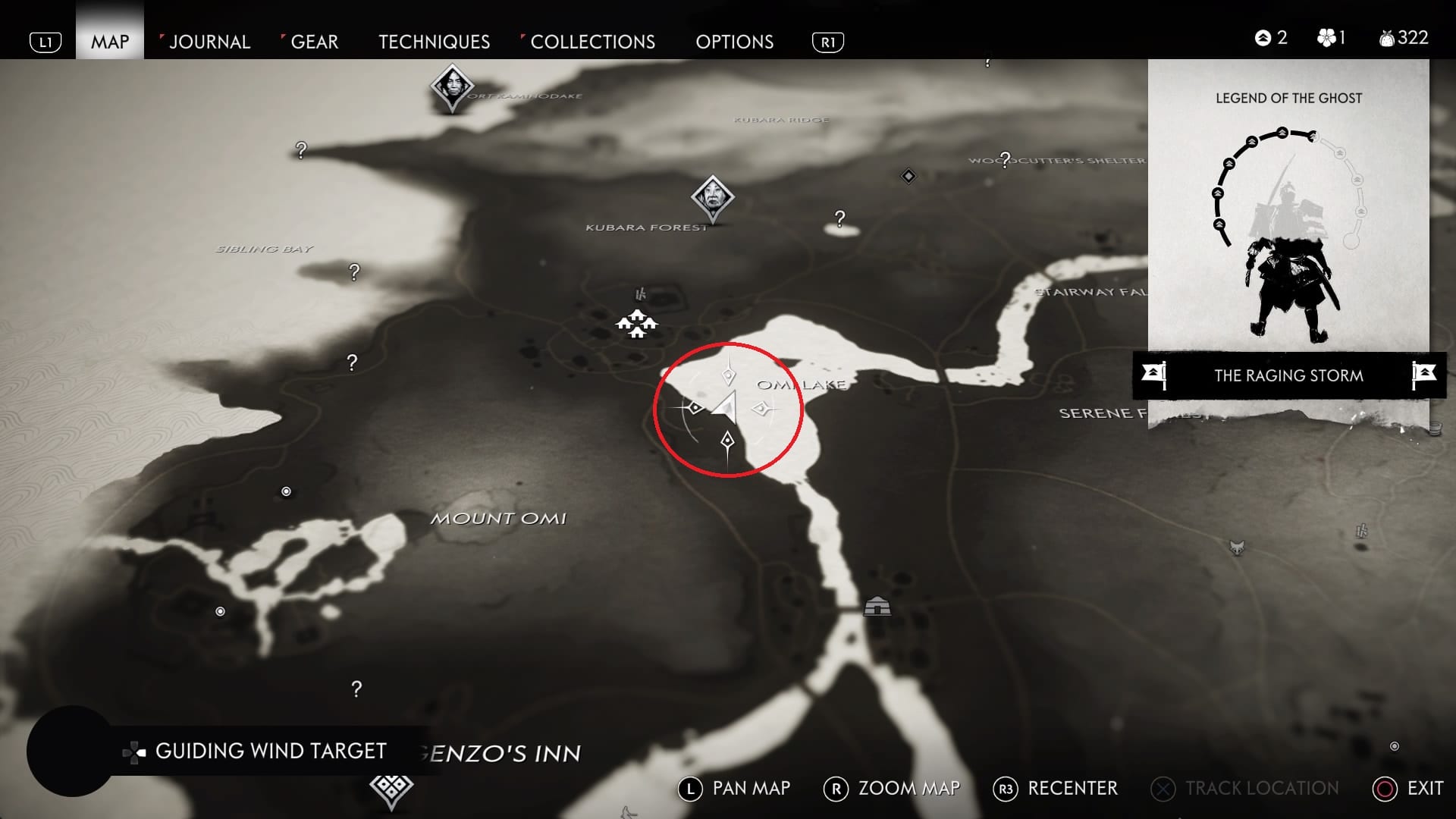Select the portrait quest marker at Kubara Forest

tap(712, 197)
